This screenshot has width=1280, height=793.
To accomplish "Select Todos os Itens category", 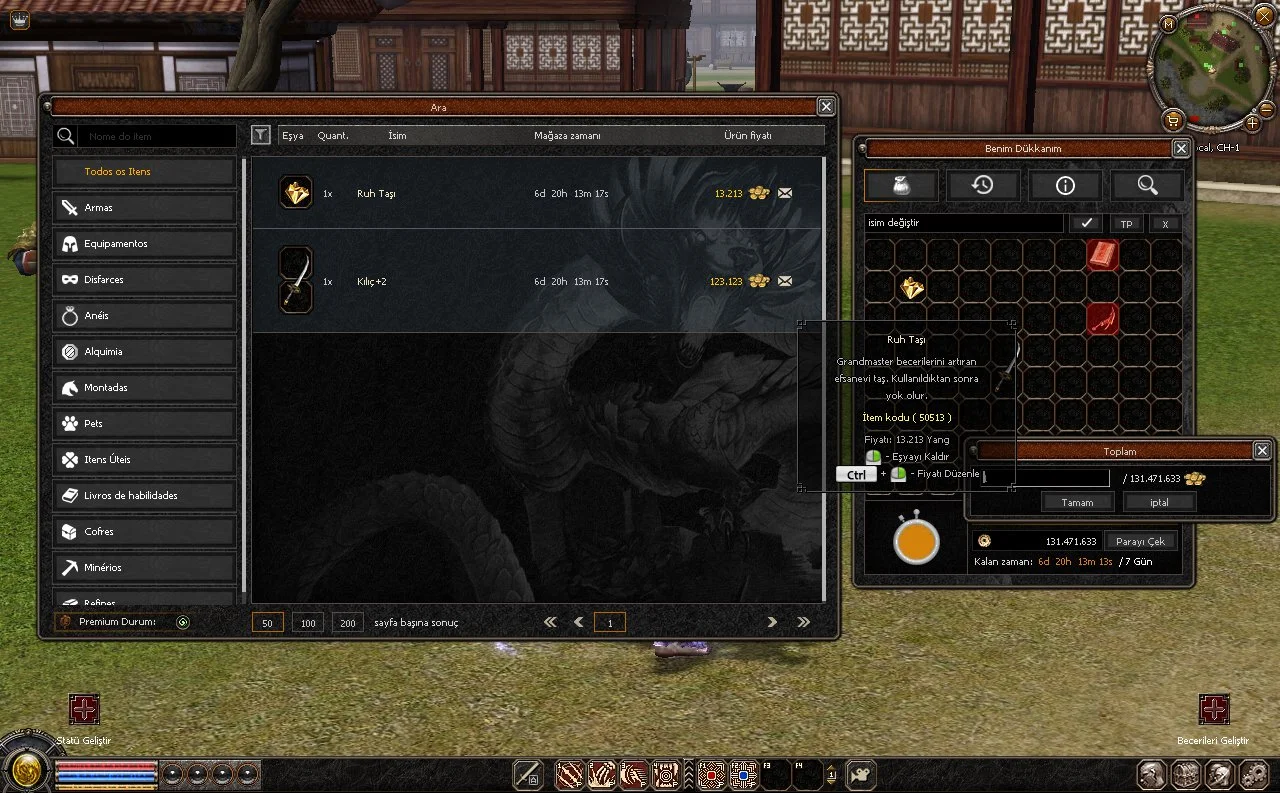I will (146, 172).
